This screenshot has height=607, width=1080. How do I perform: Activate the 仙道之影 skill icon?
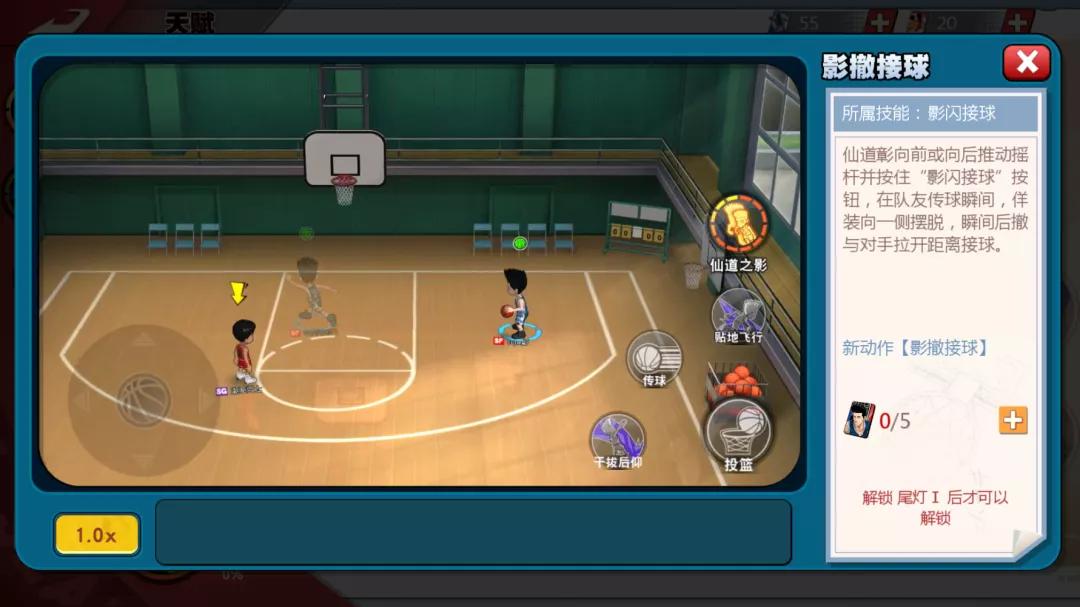click(738, 226)
